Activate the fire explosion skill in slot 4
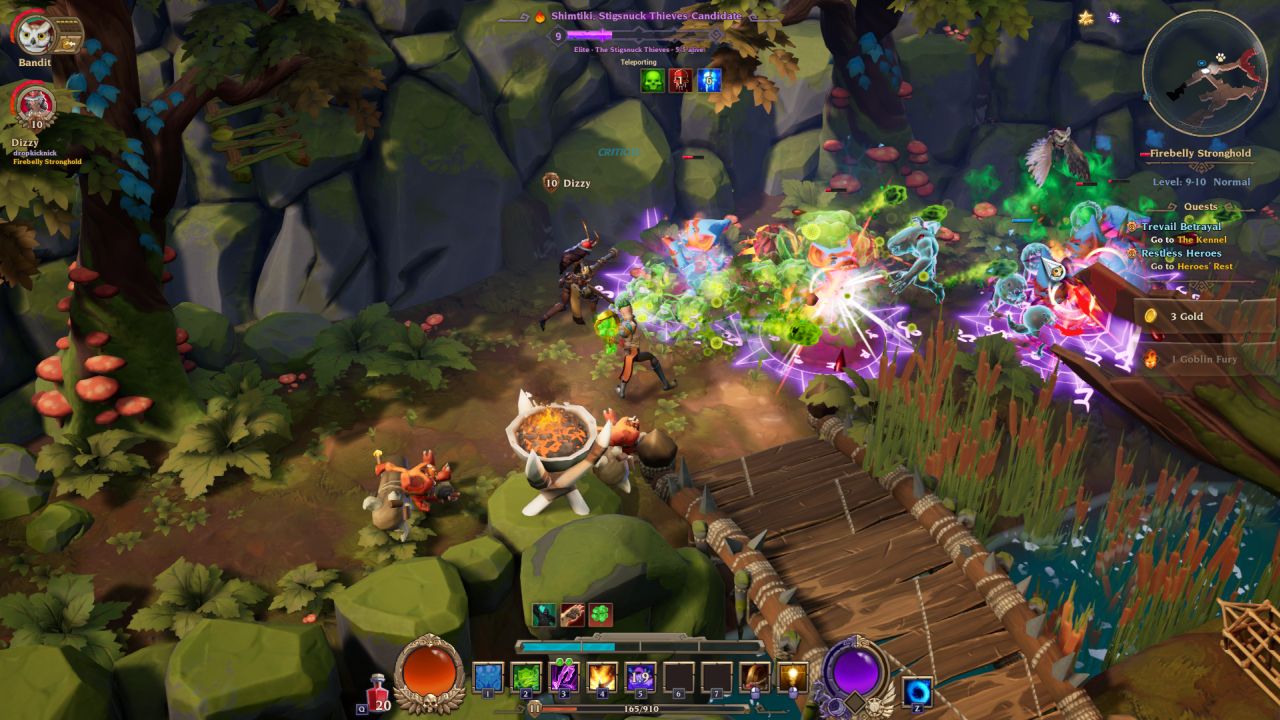The height and width of the screenshot is (720, 1280). tap(602, 677)
